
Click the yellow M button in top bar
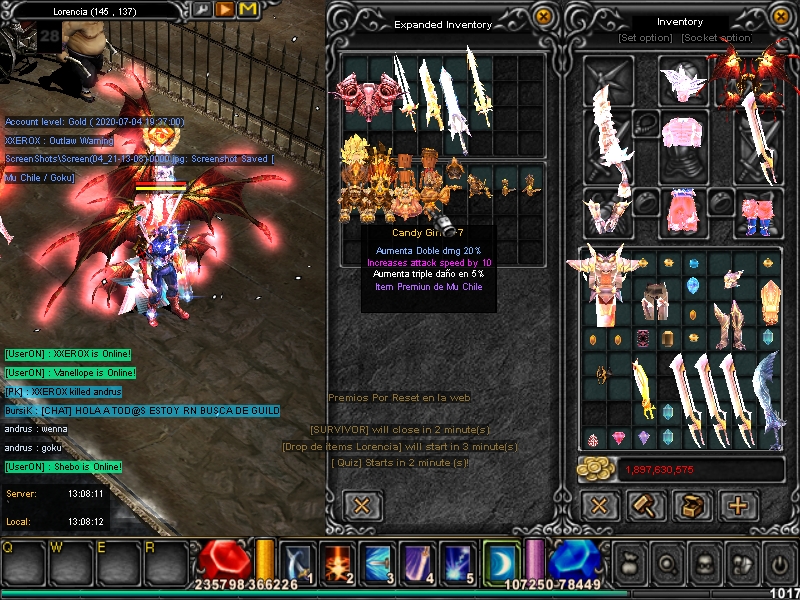(x=248, y=9)
